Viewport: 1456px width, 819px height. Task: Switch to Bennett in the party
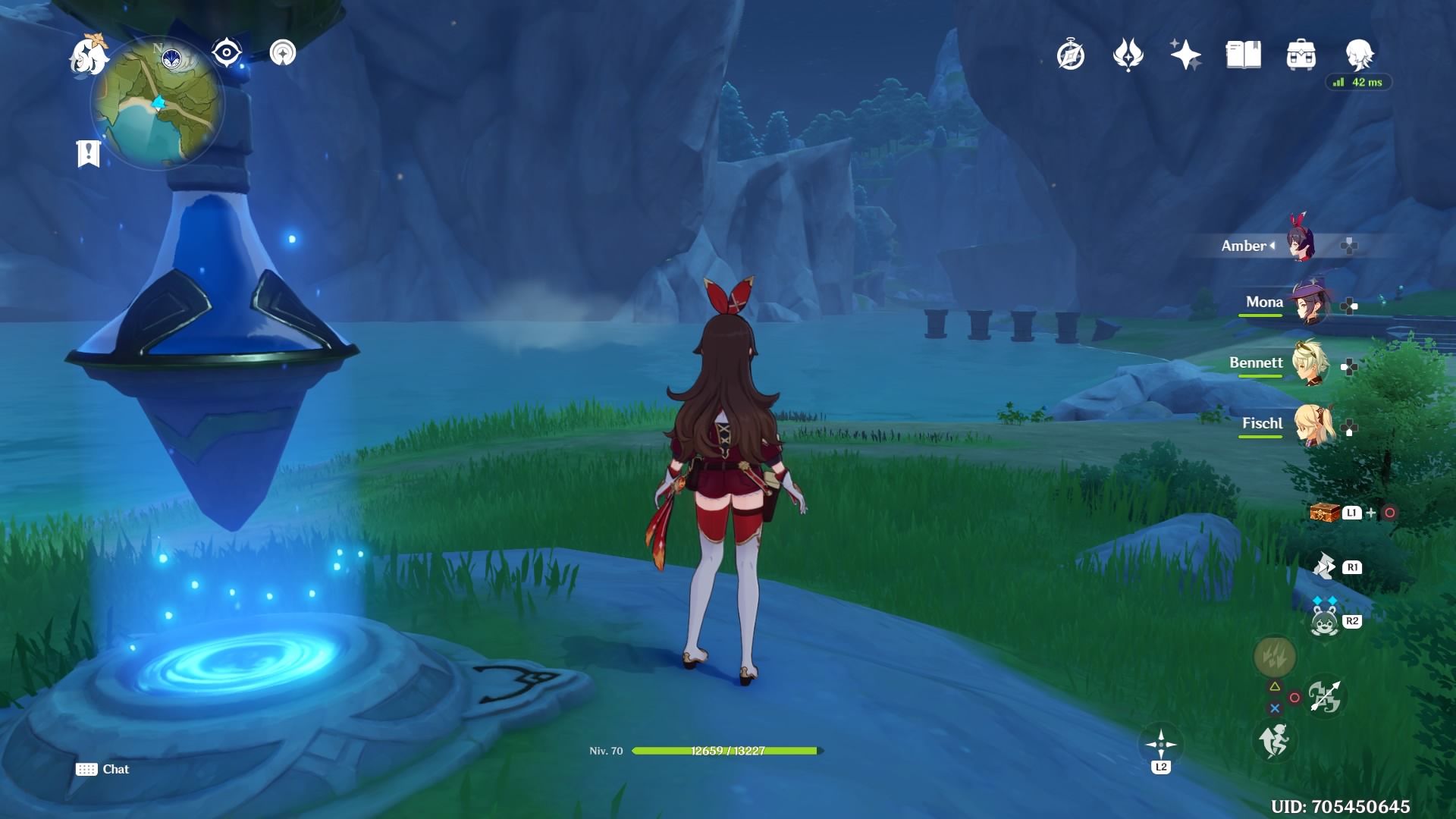(x=1310, y=364)
